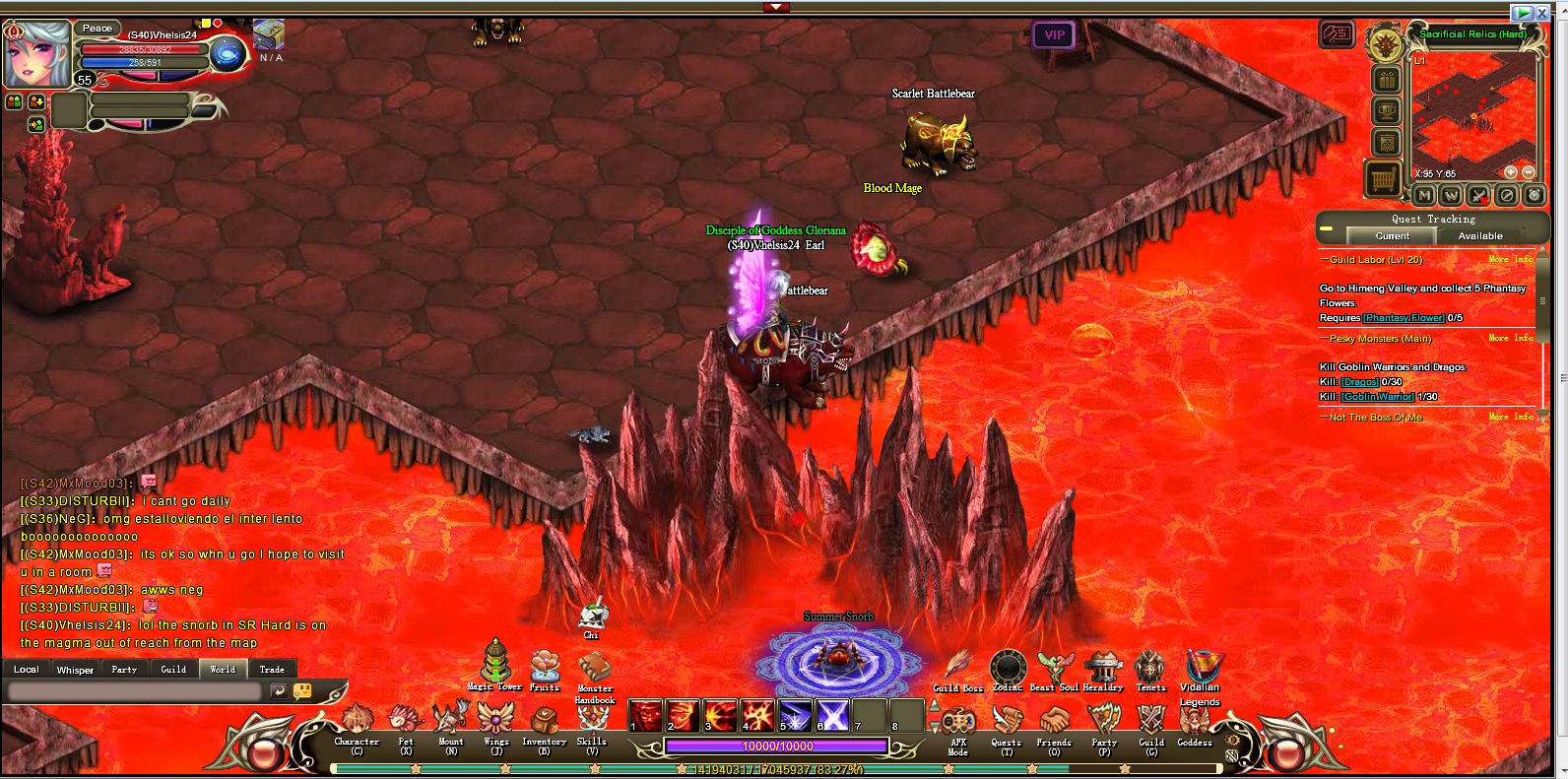Switch chat to the Trade tab

(272, 670)
